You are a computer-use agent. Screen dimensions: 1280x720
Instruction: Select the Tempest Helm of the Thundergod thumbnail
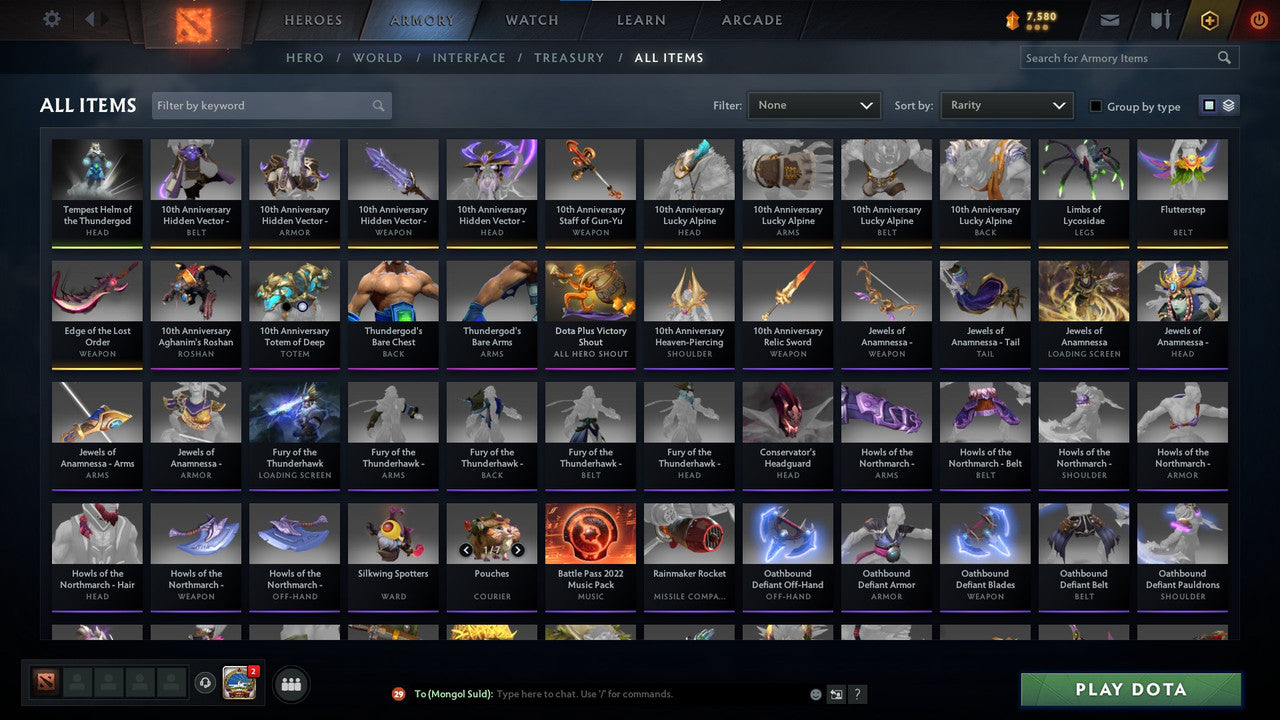[96, 178]
